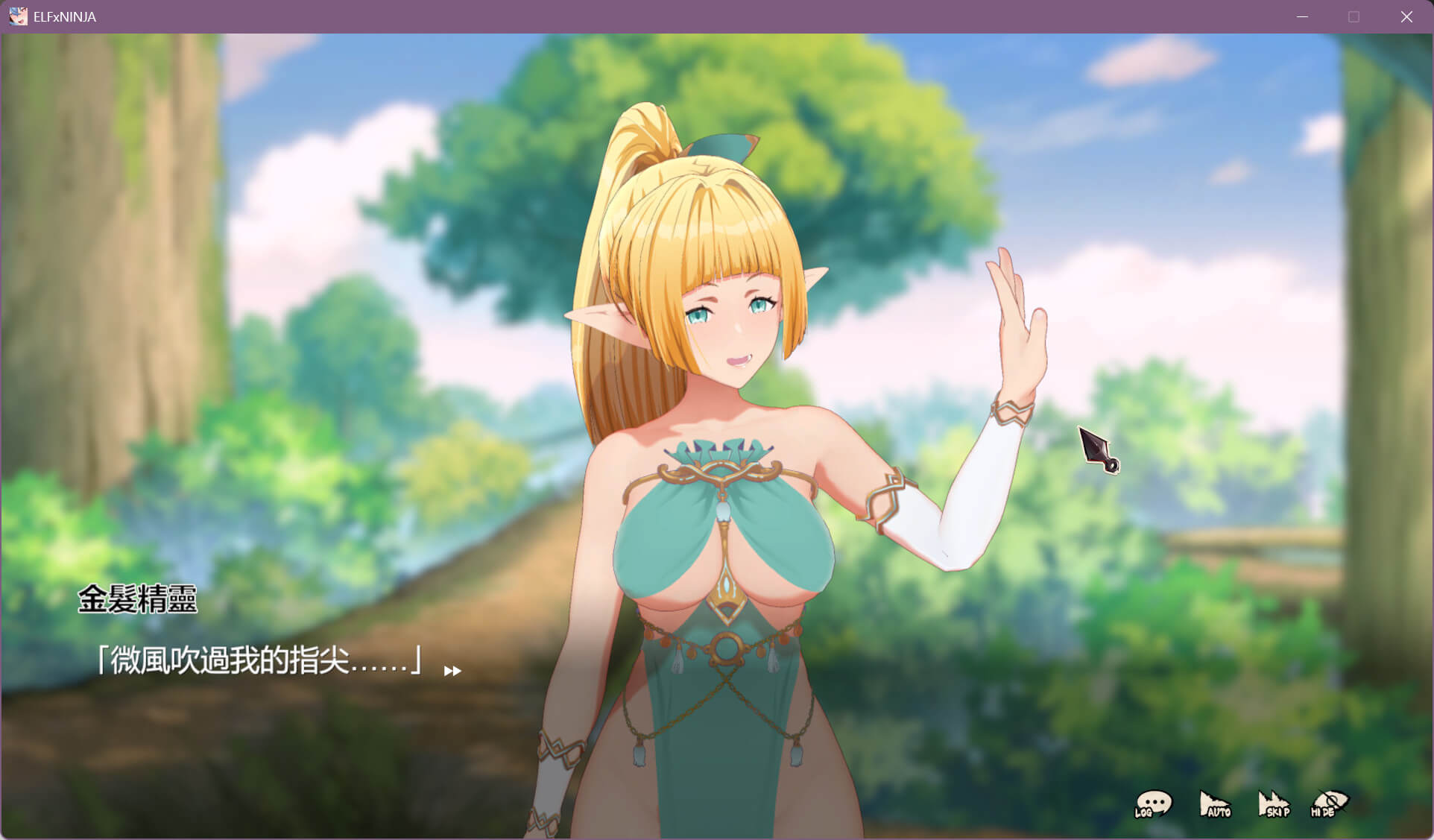
Task: Activate the SKIP dialogue button
Action: click(1273, 804)
